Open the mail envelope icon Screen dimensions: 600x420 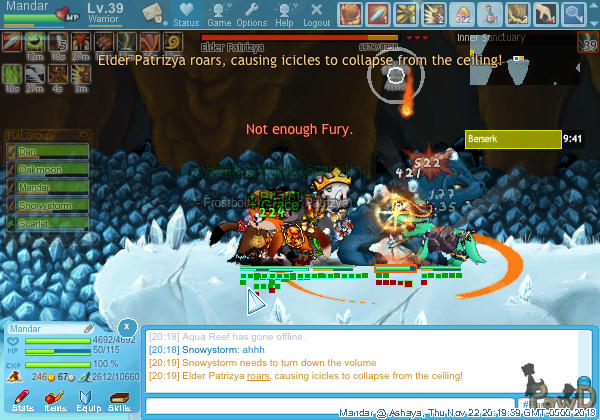click(x=153, y=13)
